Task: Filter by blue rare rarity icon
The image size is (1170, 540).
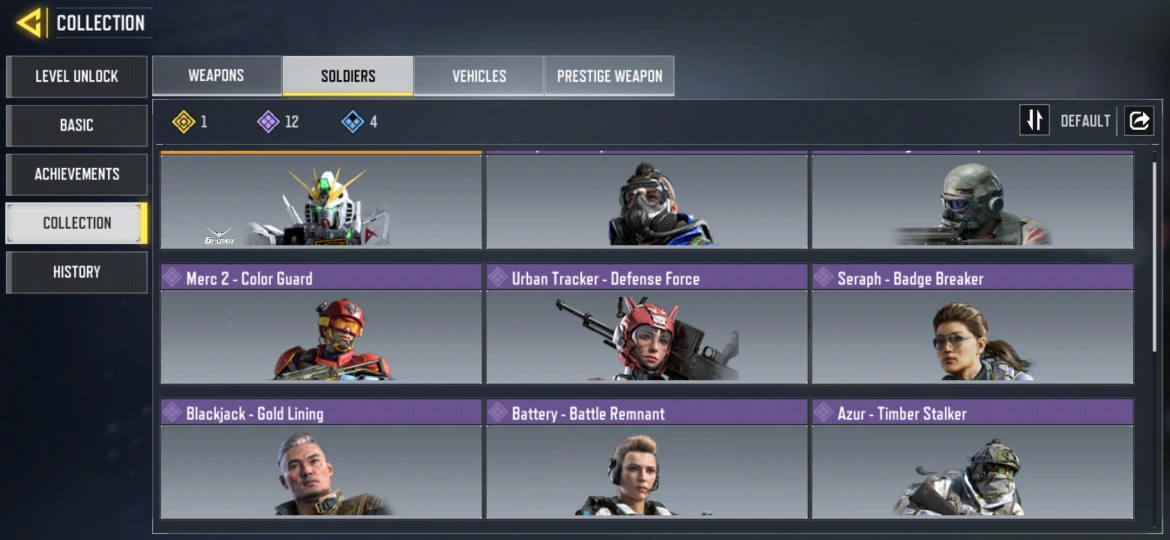Action: (352, 122)
